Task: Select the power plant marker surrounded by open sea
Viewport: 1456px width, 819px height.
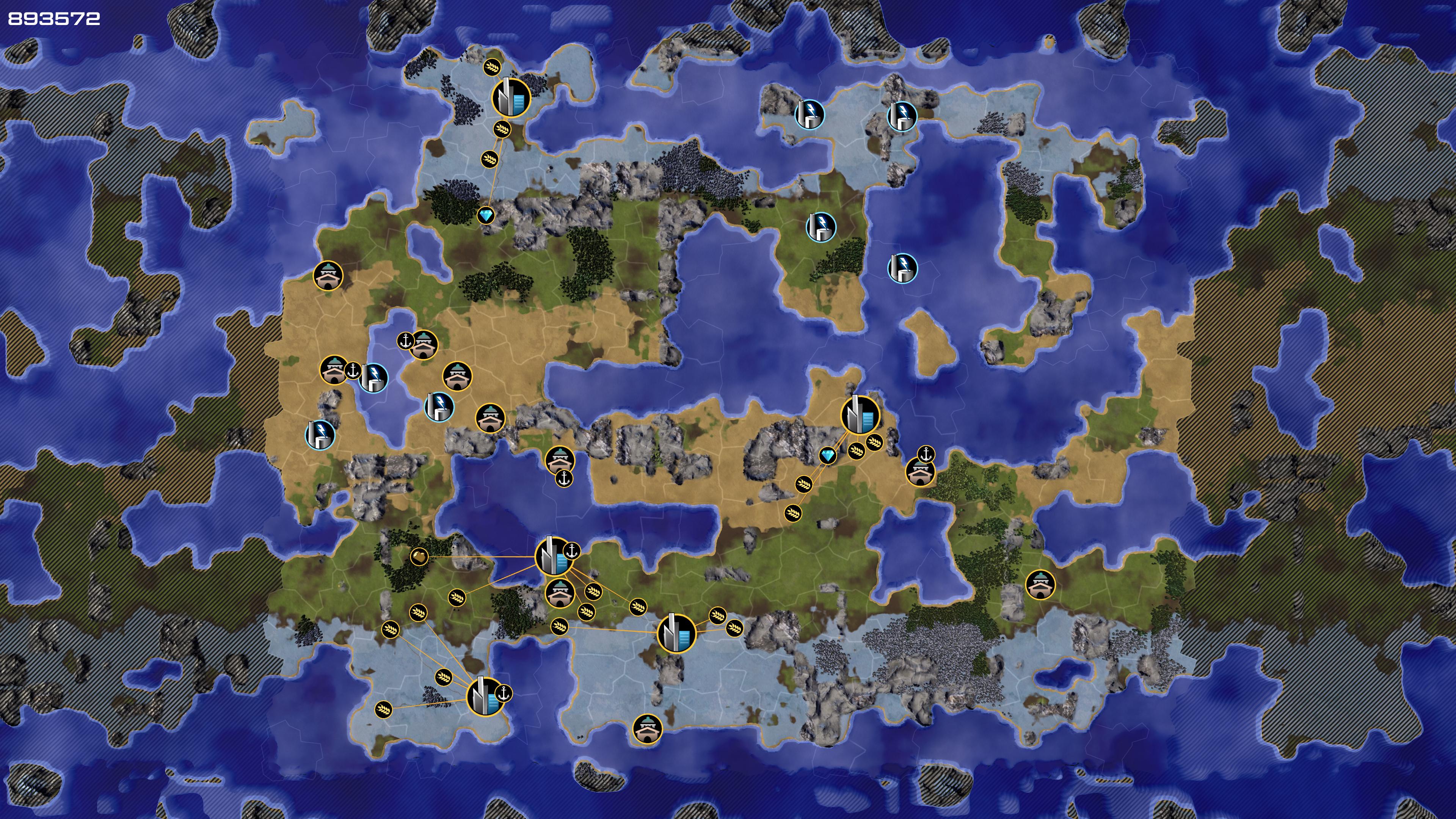Action: point(902,268)
